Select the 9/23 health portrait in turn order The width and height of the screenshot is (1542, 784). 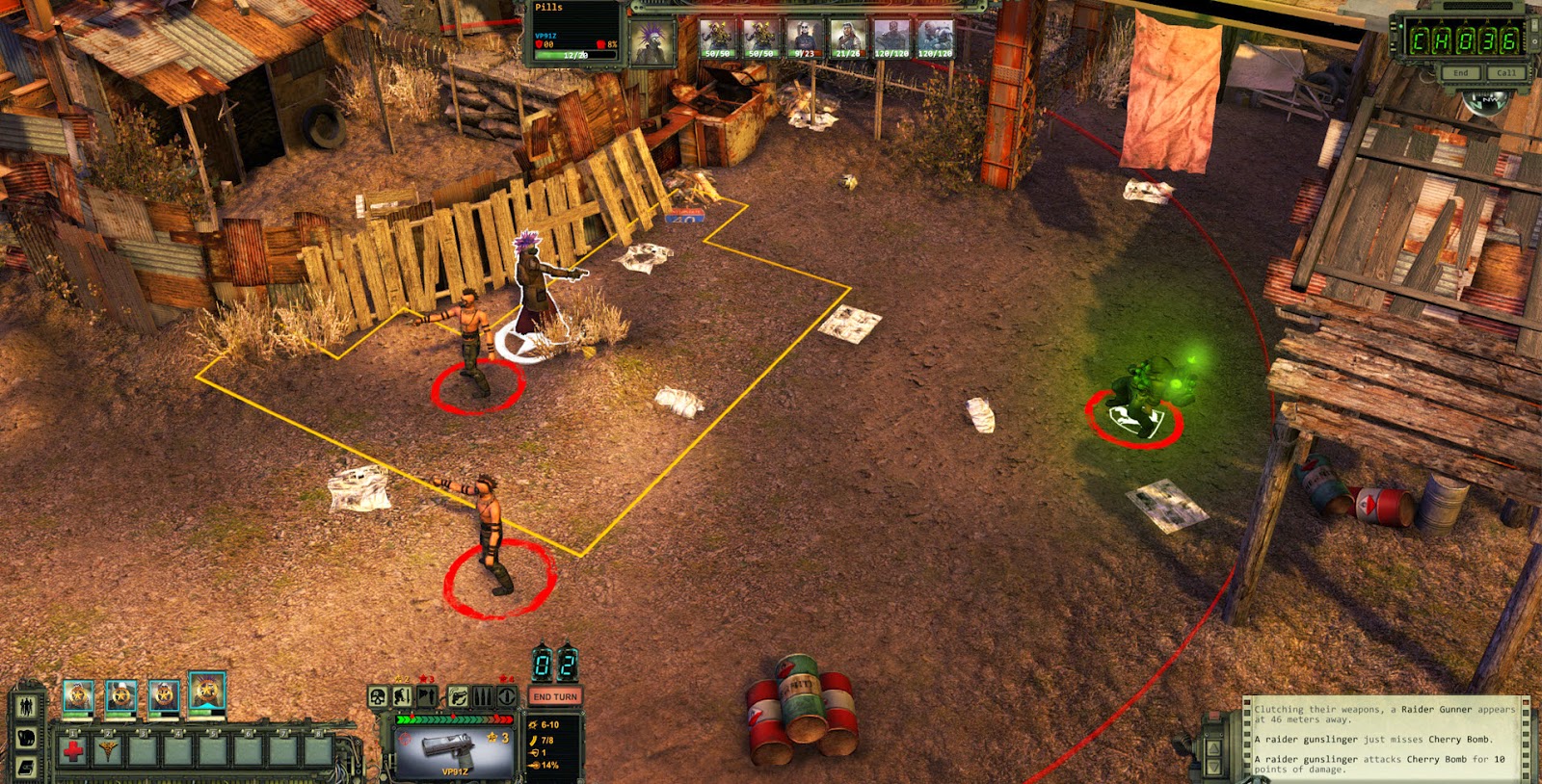(x=804, y=39)
